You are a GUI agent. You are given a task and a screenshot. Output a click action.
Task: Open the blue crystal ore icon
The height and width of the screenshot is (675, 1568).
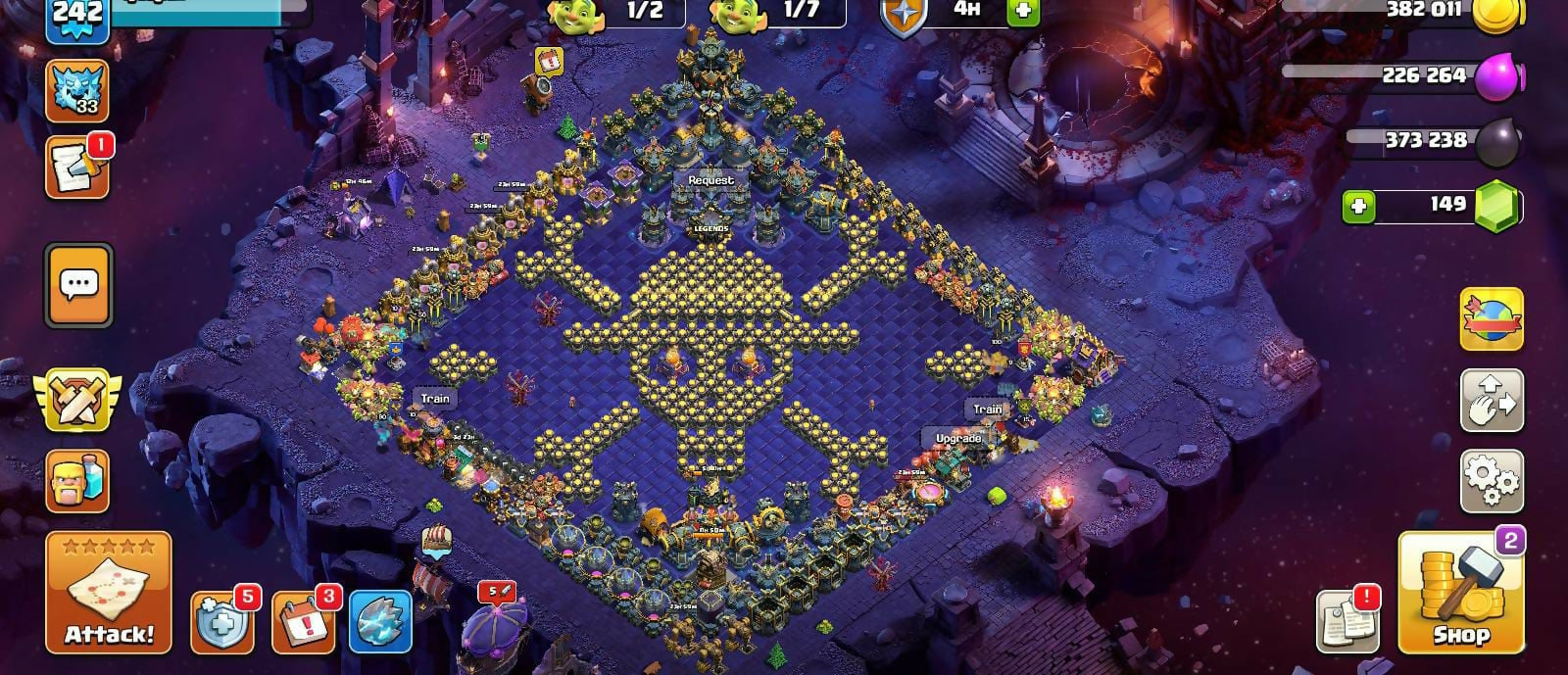click(380, 621)
